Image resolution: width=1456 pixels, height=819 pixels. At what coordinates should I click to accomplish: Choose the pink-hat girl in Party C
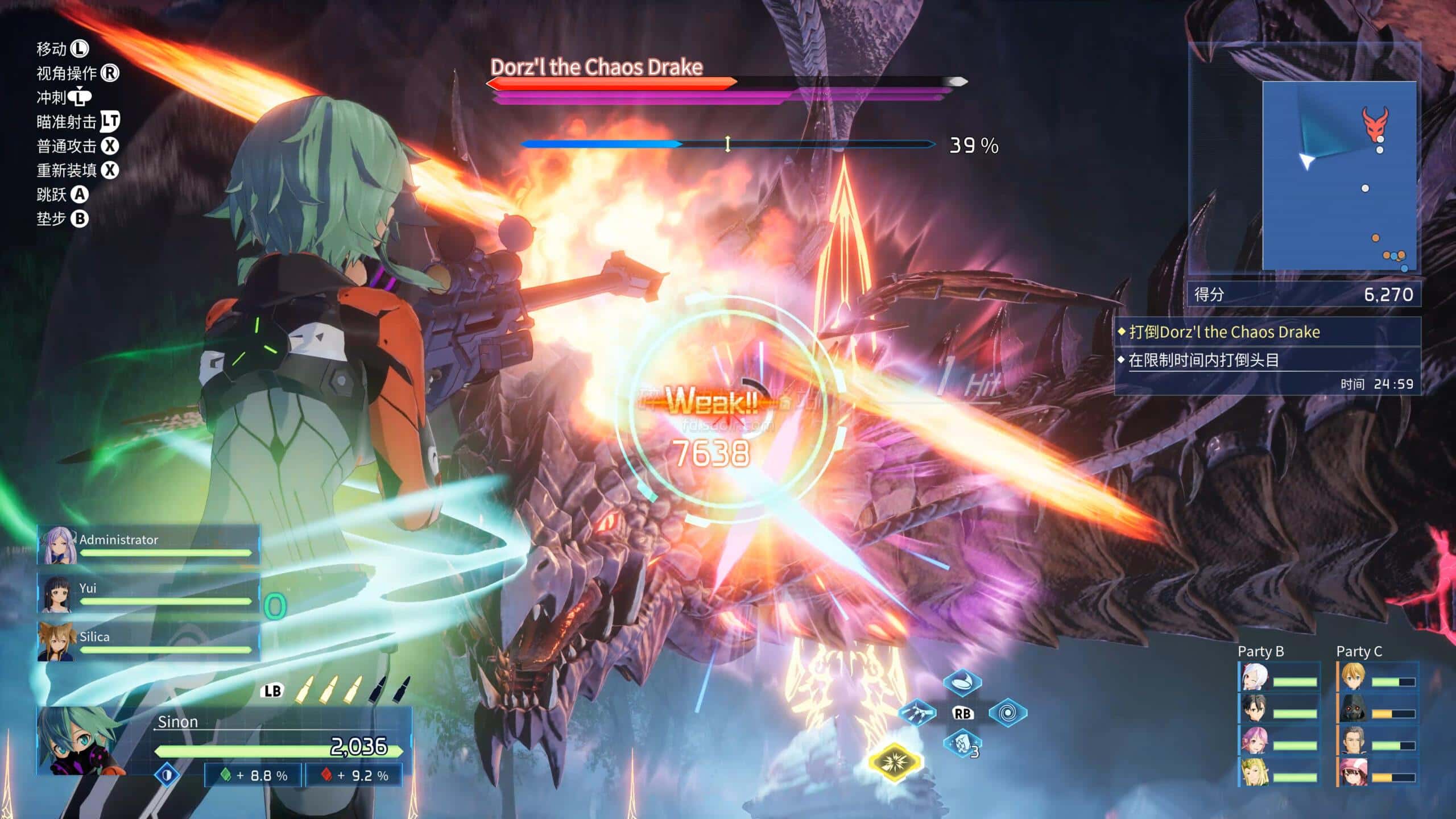point(1353,773)
